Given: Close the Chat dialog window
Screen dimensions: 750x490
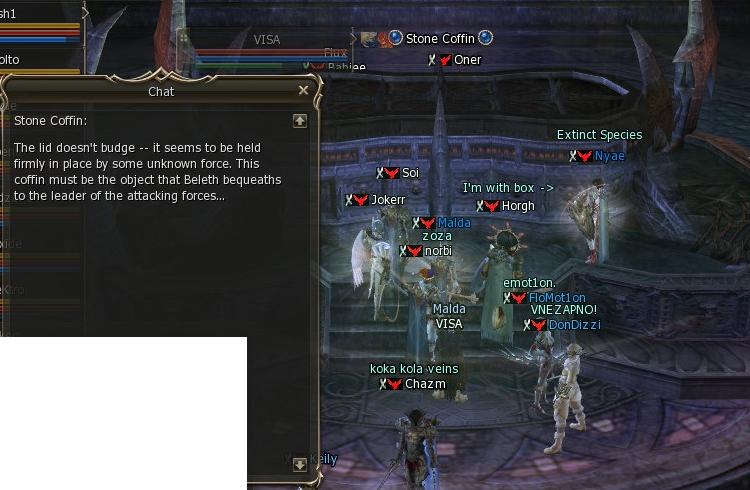Looking at the screenshot, I should click(x=304, y=90).
